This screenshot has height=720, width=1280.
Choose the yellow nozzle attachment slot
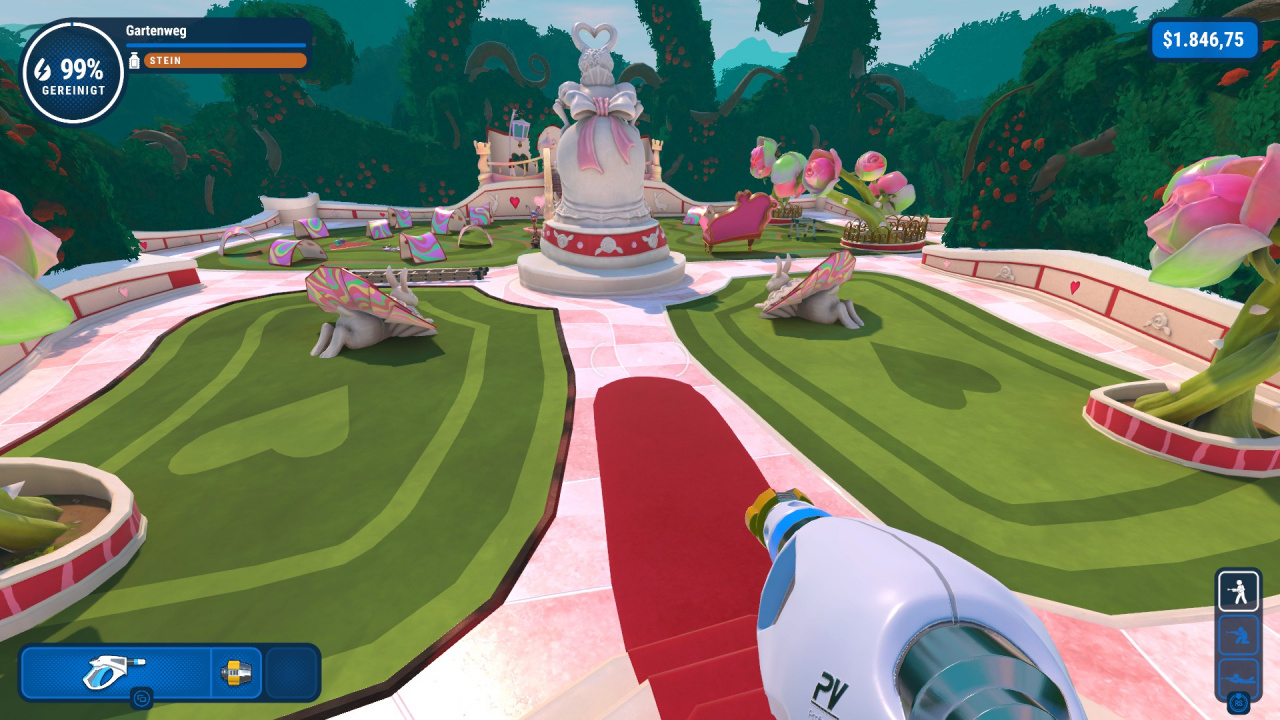click(x=237, y=672)
